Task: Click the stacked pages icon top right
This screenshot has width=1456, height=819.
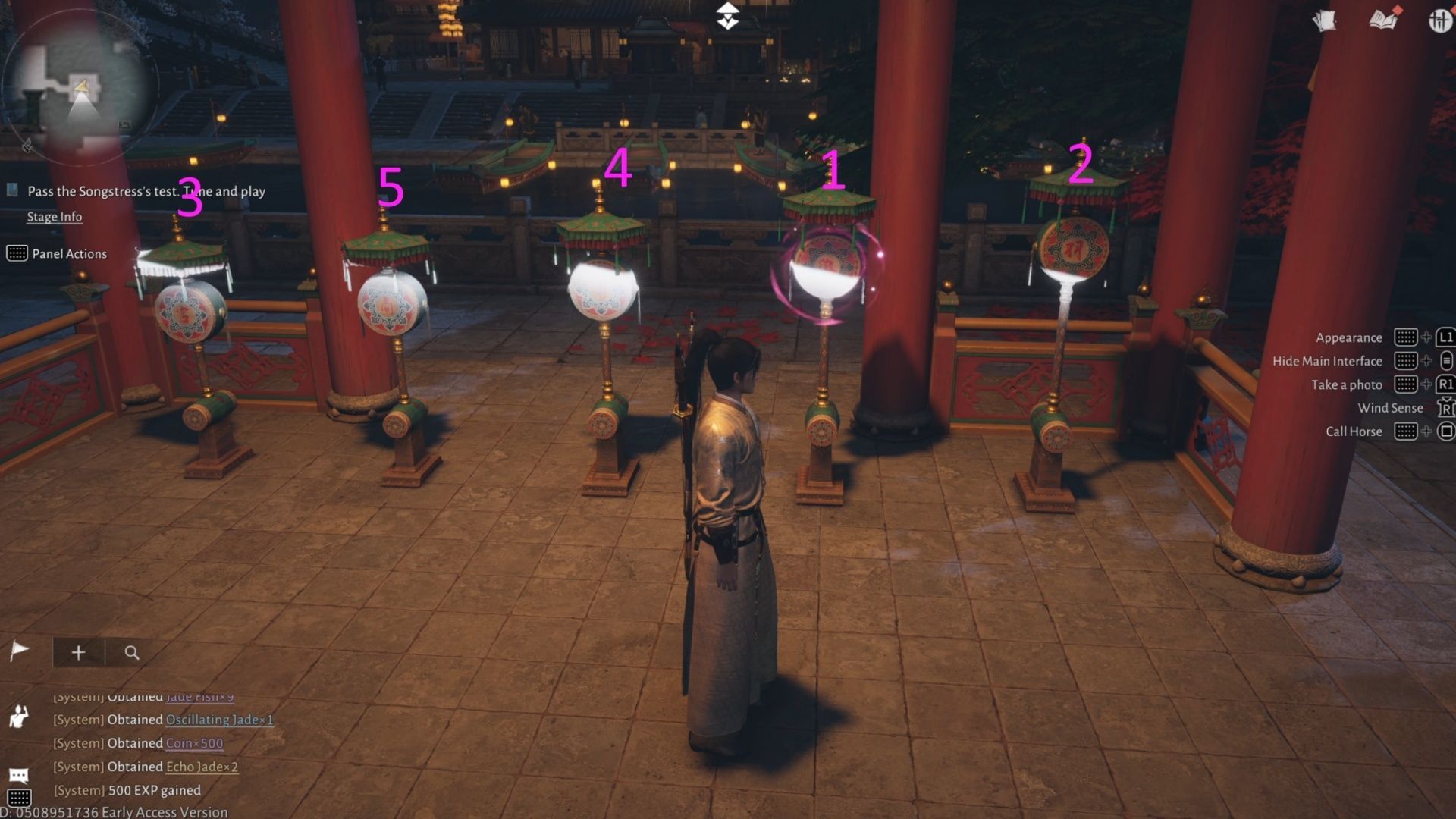Action: (x=1323, y=20)
